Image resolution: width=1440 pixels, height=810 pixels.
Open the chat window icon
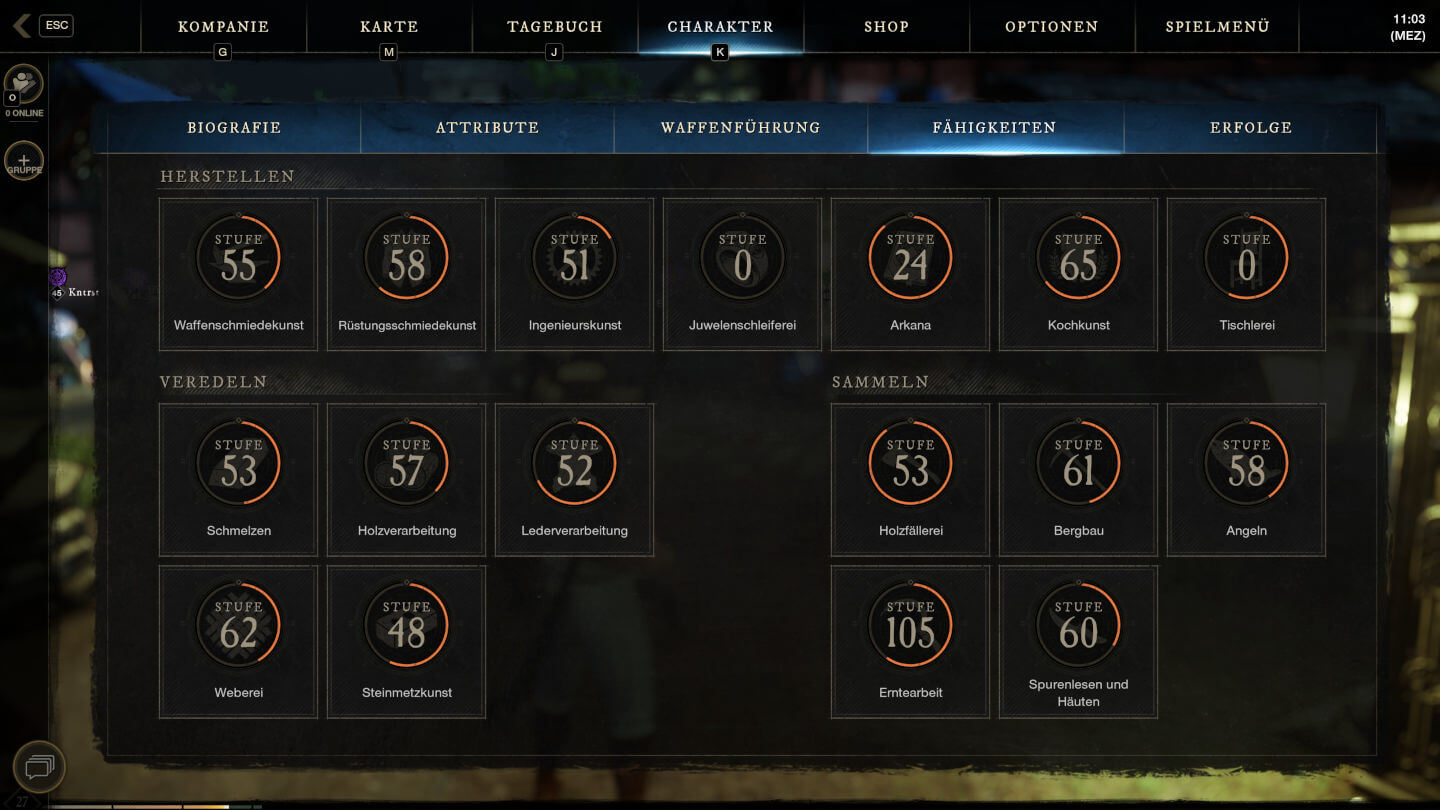point(39,767)
